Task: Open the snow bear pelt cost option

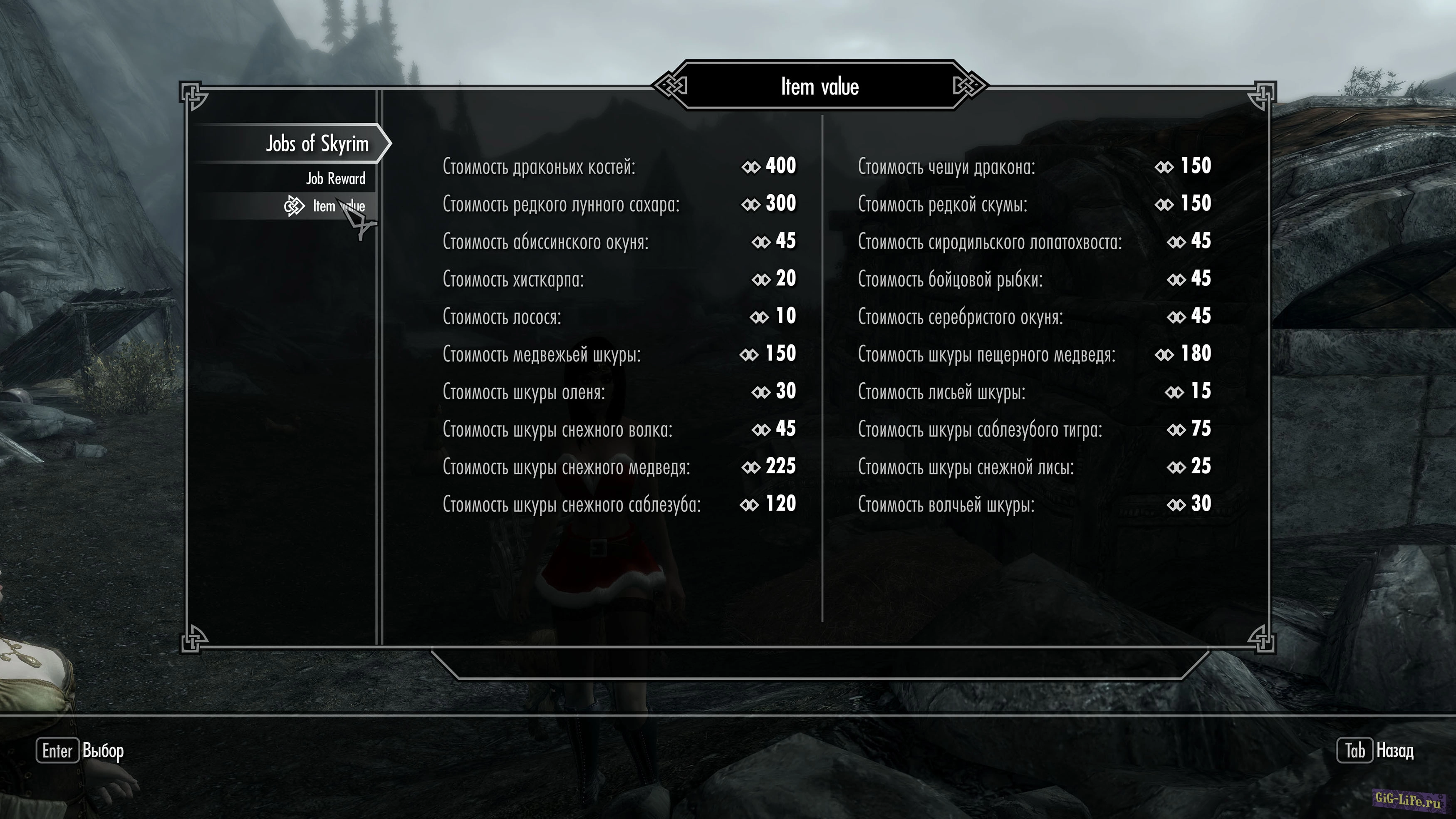Action: [x=619, y=466]
